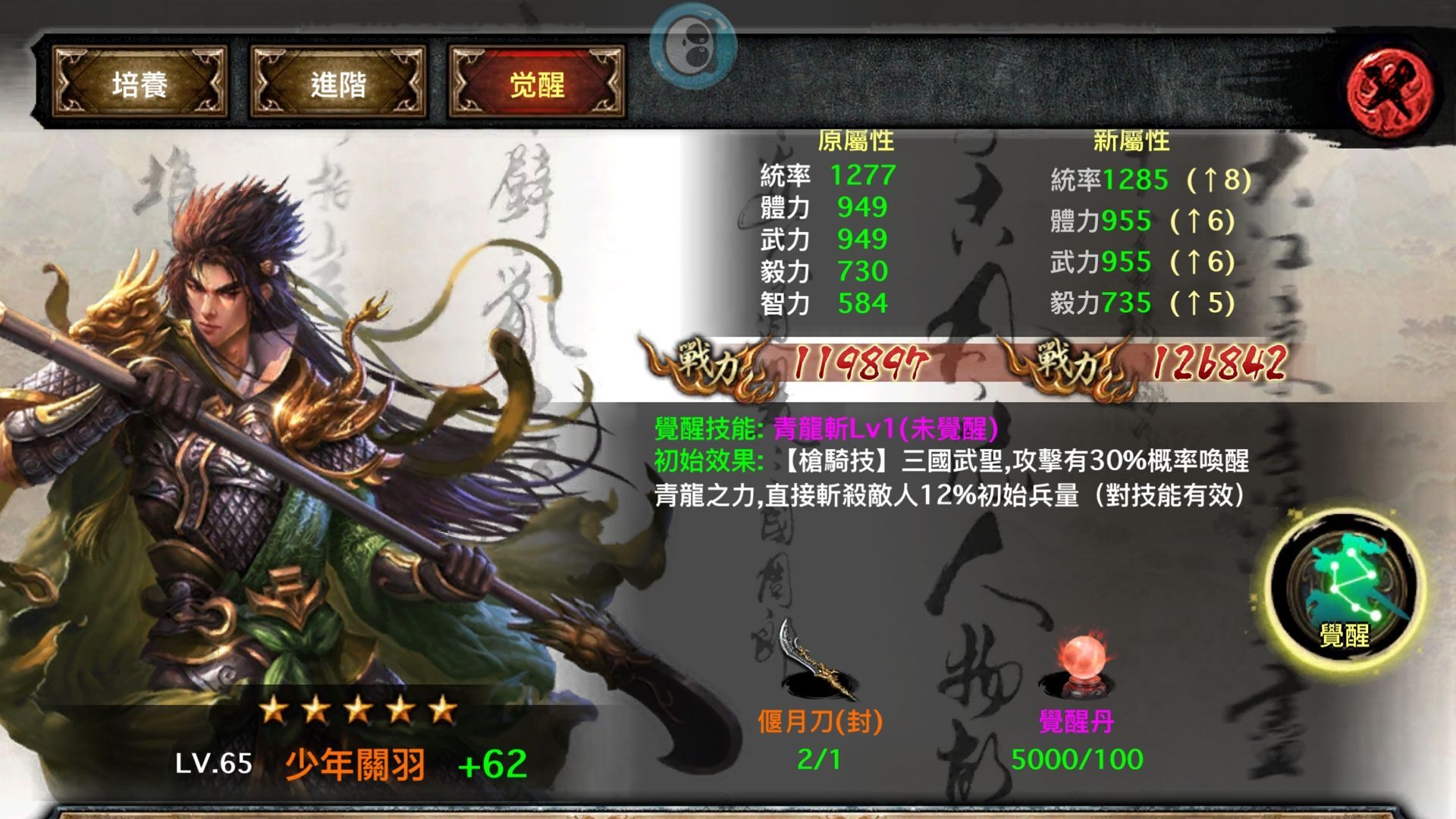Switch to the 進階 tab
Image resolution: width=1456 pixels, height=819 pixels.
point(336,83)
